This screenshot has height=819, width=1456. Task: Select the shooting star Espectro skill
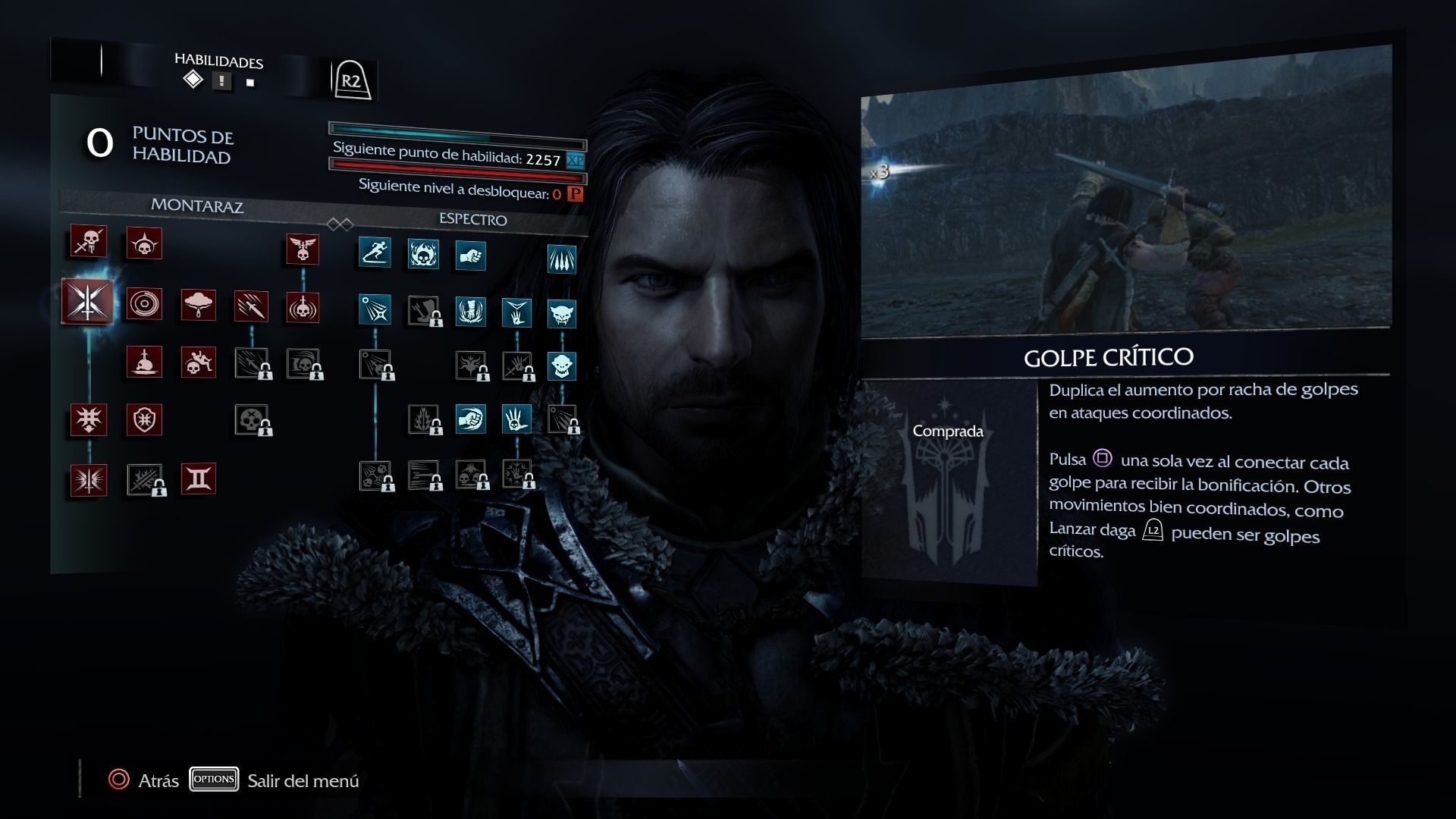(375, 309)
